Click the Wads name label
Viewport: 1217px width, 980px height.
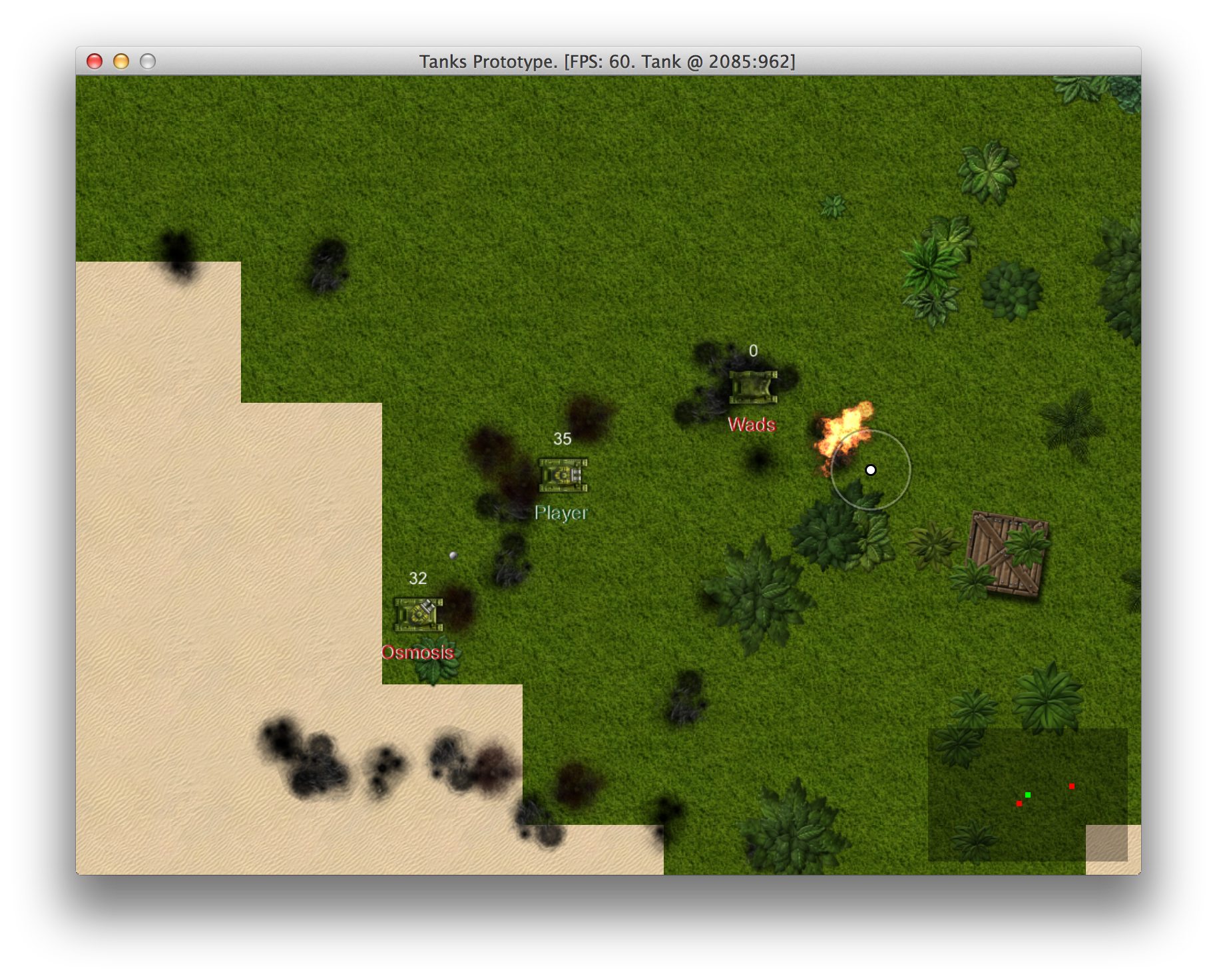(752, 424)
